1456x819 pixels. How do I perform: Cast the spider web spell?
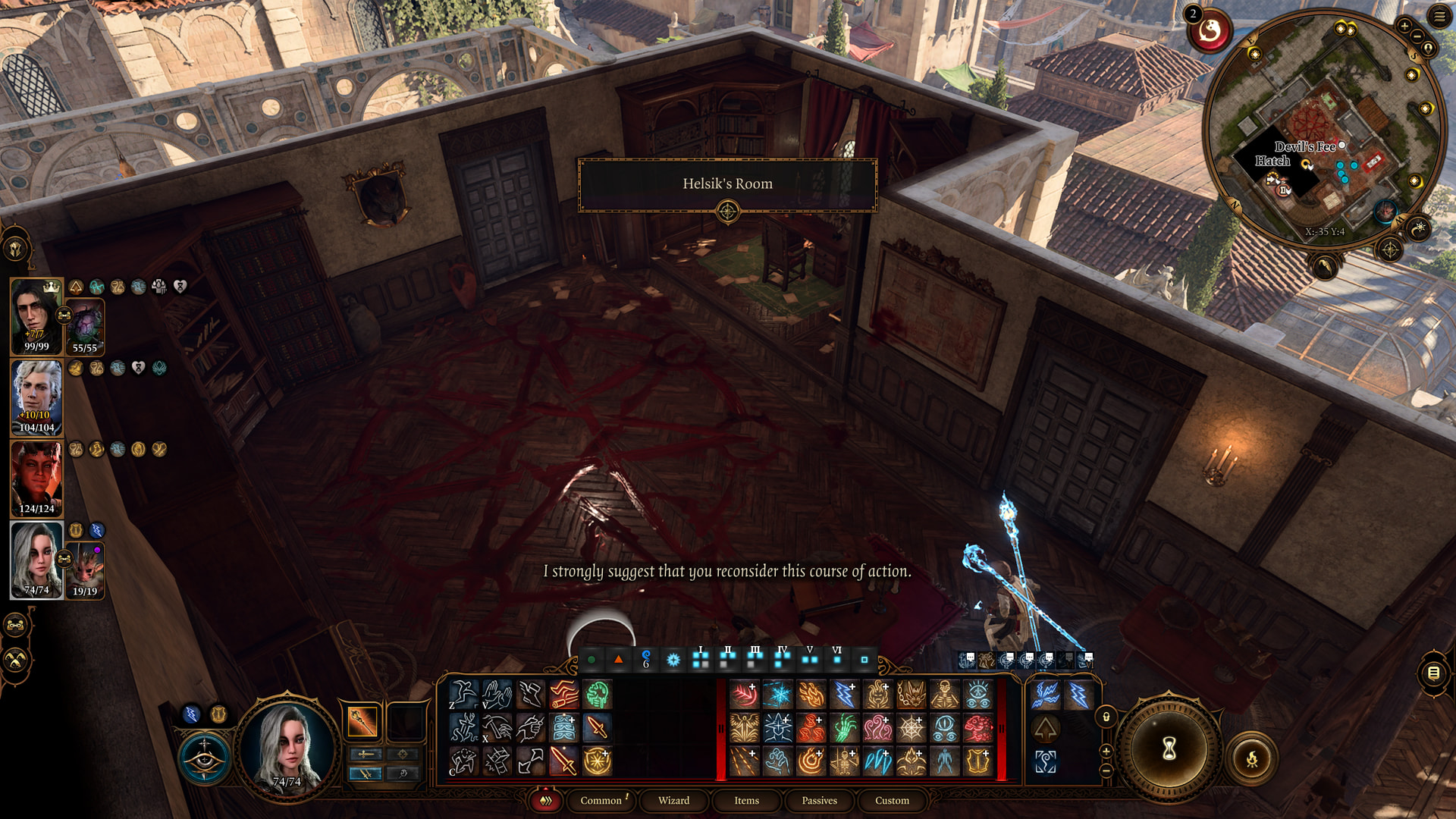[x=911, y=729]
